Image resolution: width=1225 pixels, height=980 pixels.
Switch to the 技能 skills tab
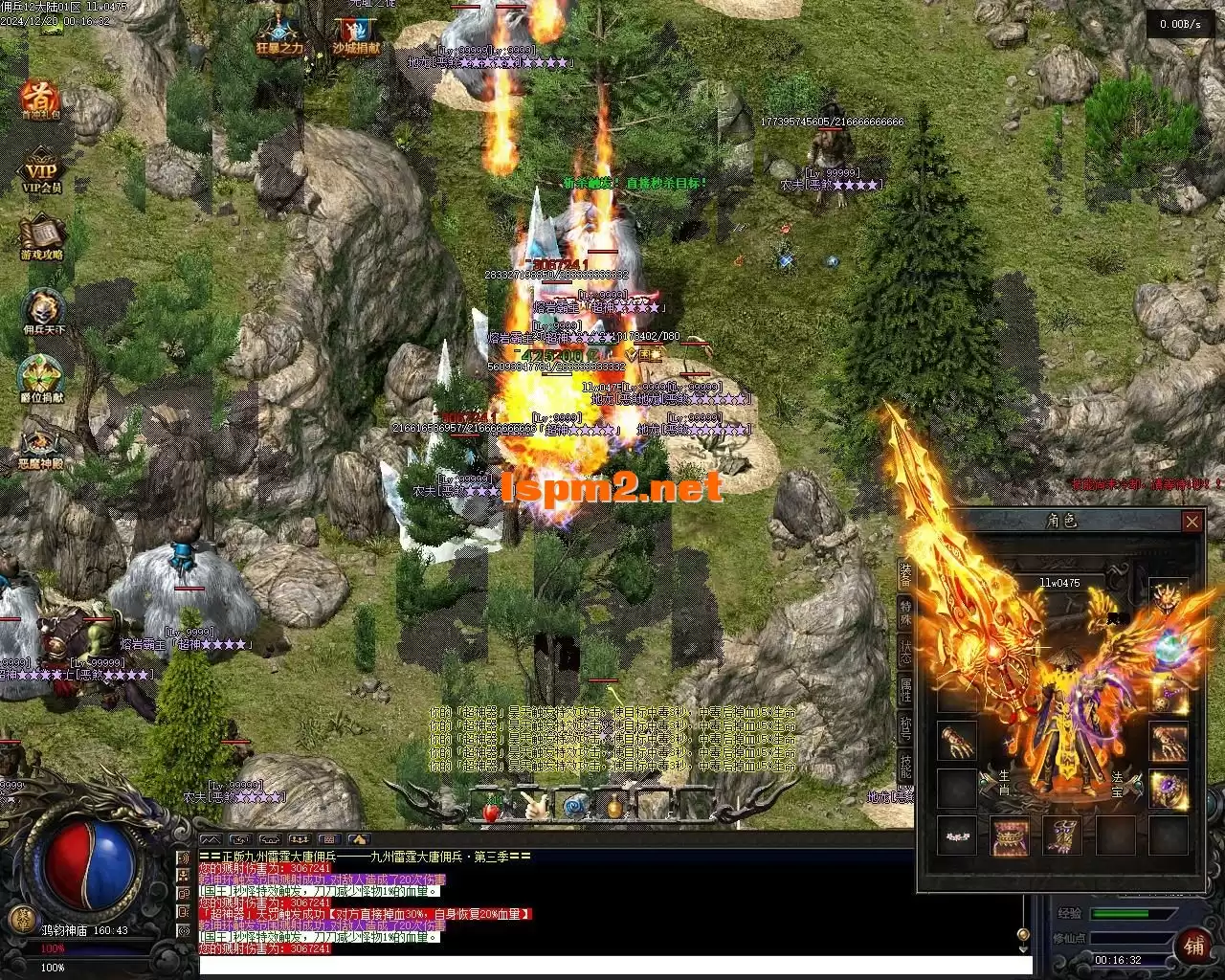pos(905,766)
